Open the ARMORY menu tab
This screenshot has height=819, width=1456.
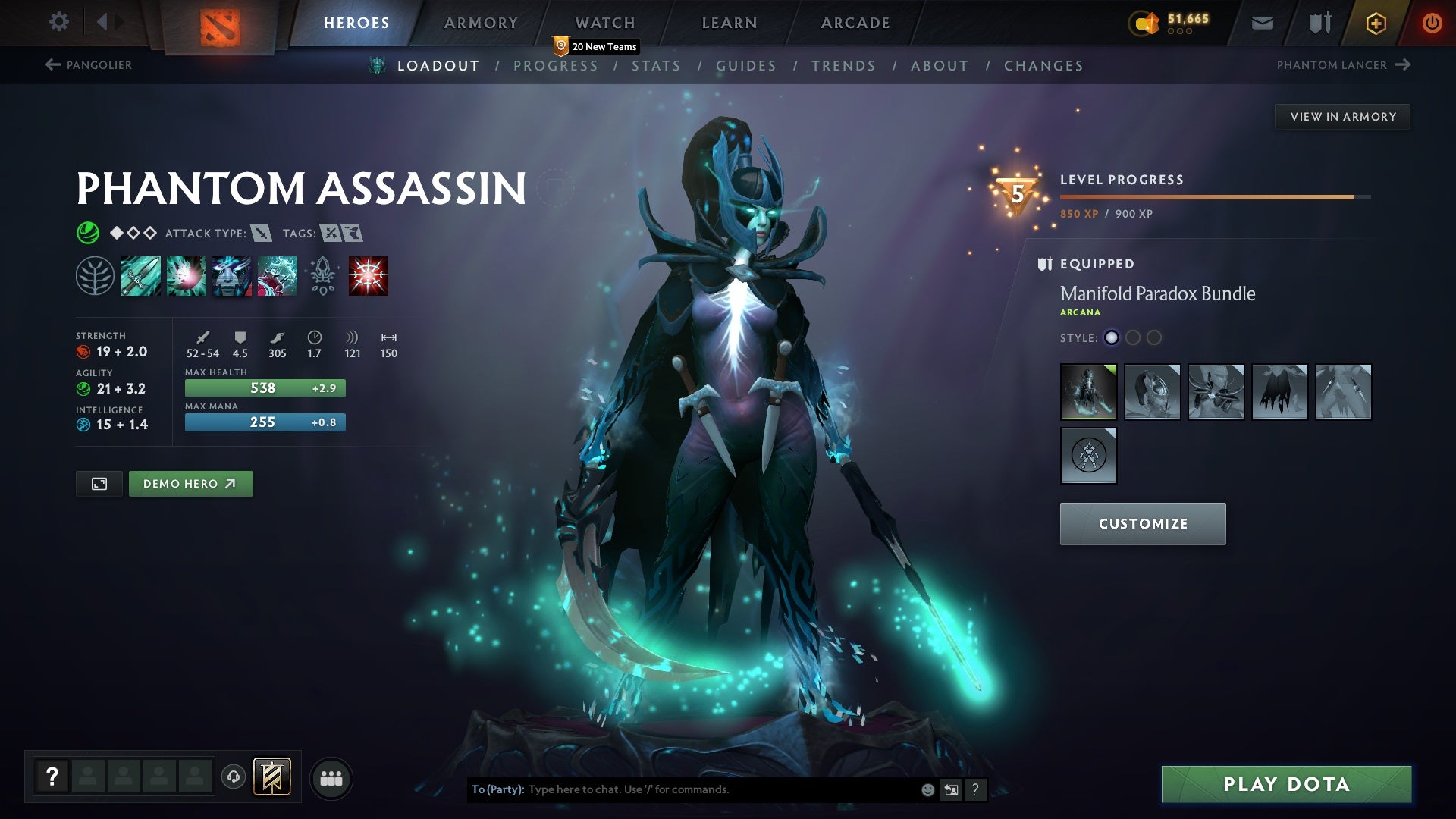point(482,23)
